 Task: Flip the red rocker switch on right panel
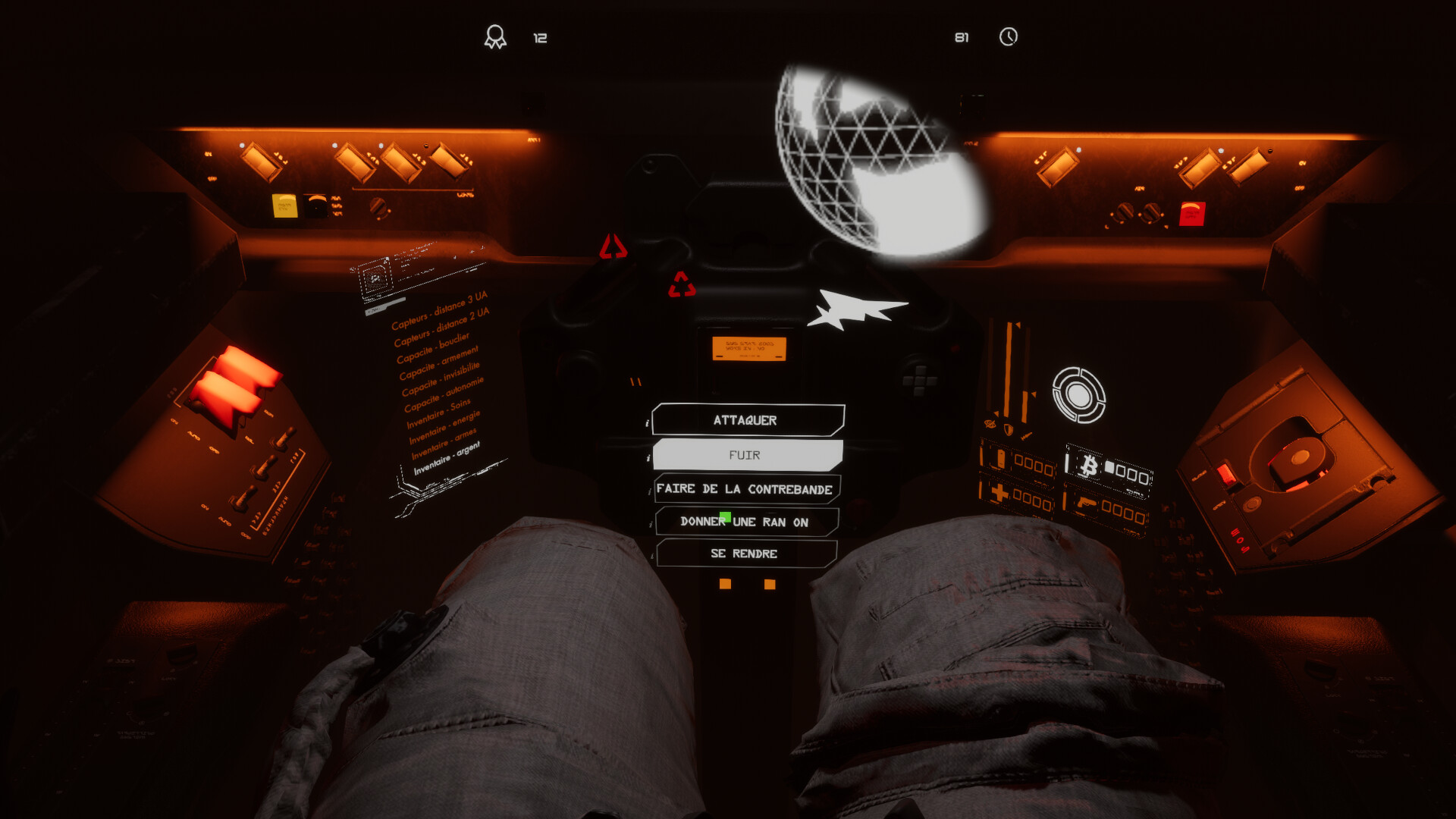tap(1192, 212)
